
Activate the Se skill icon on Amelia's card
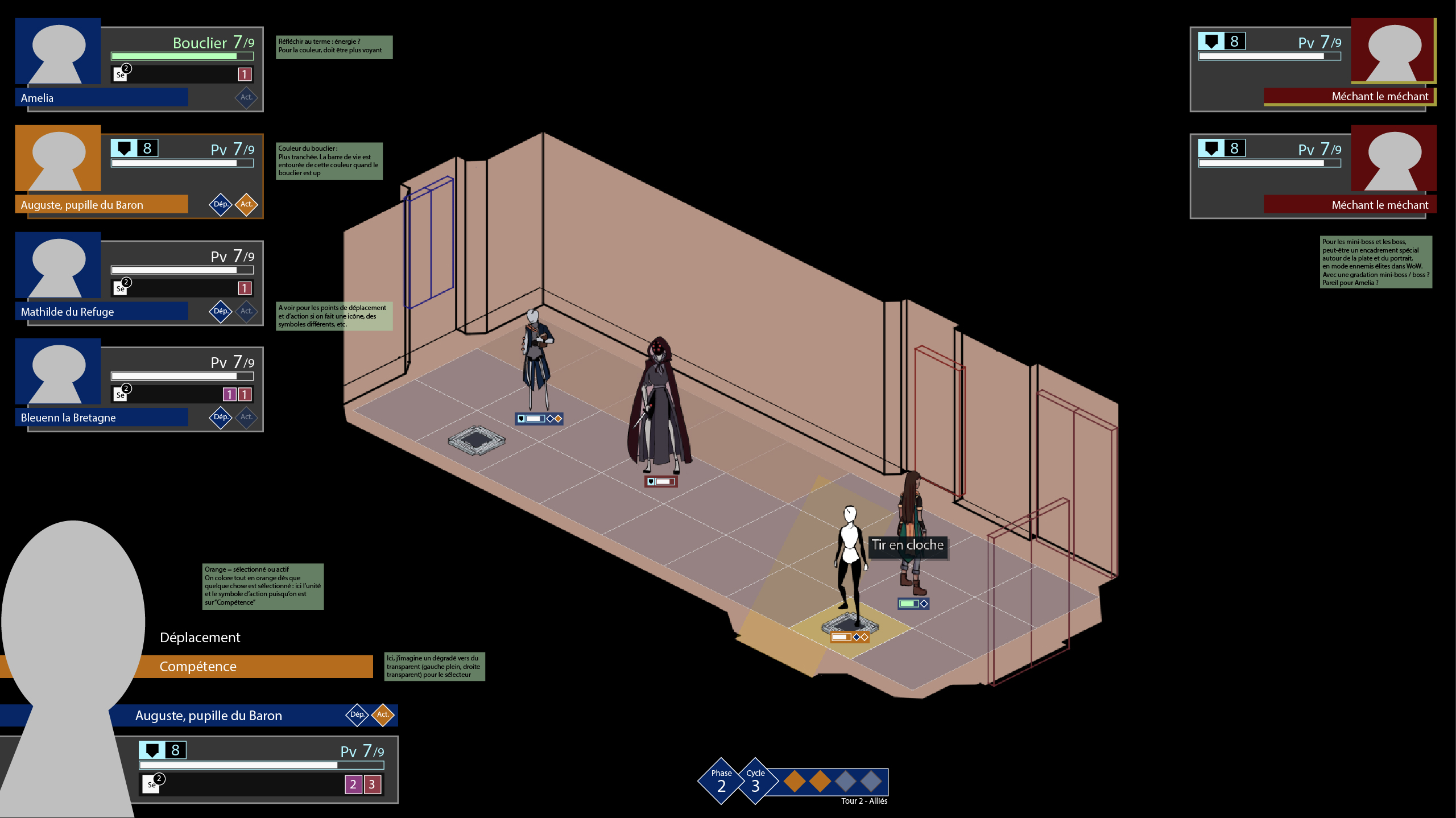click(x=121, y=74)
